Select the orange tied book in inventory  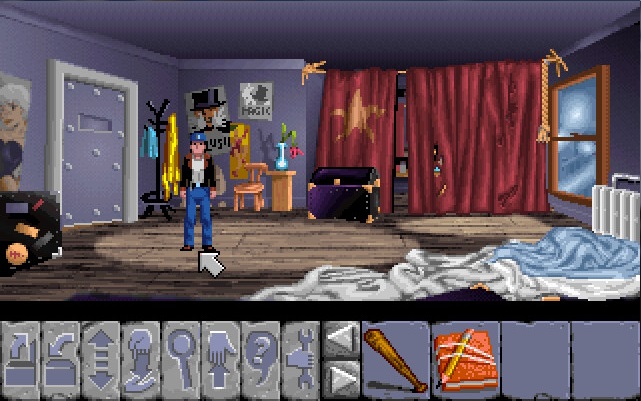(464, 358)
